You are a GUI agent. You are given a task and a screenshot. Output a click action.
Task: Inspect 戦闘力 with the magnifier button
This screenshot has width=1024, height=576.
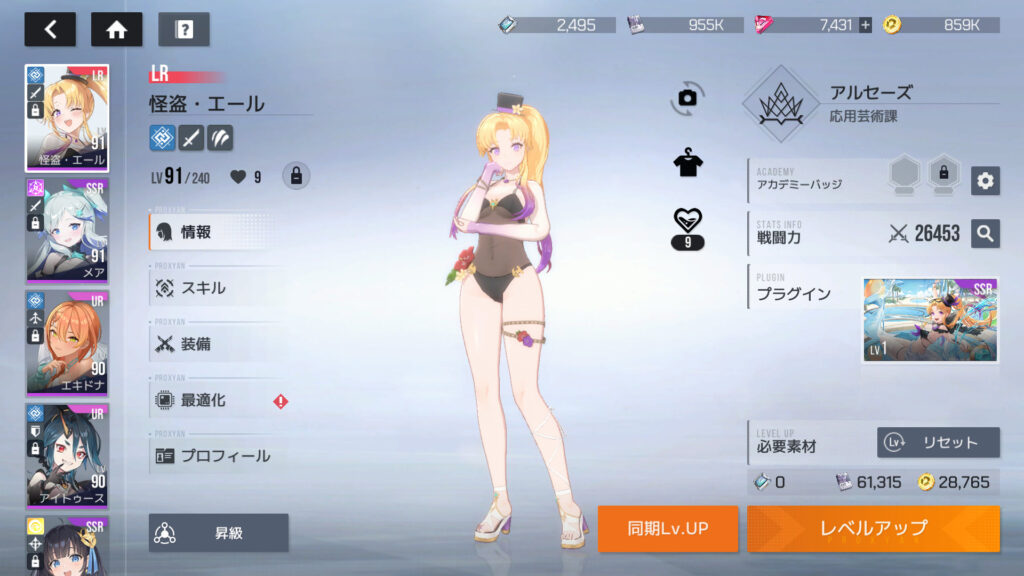click(x=985, y=234)
